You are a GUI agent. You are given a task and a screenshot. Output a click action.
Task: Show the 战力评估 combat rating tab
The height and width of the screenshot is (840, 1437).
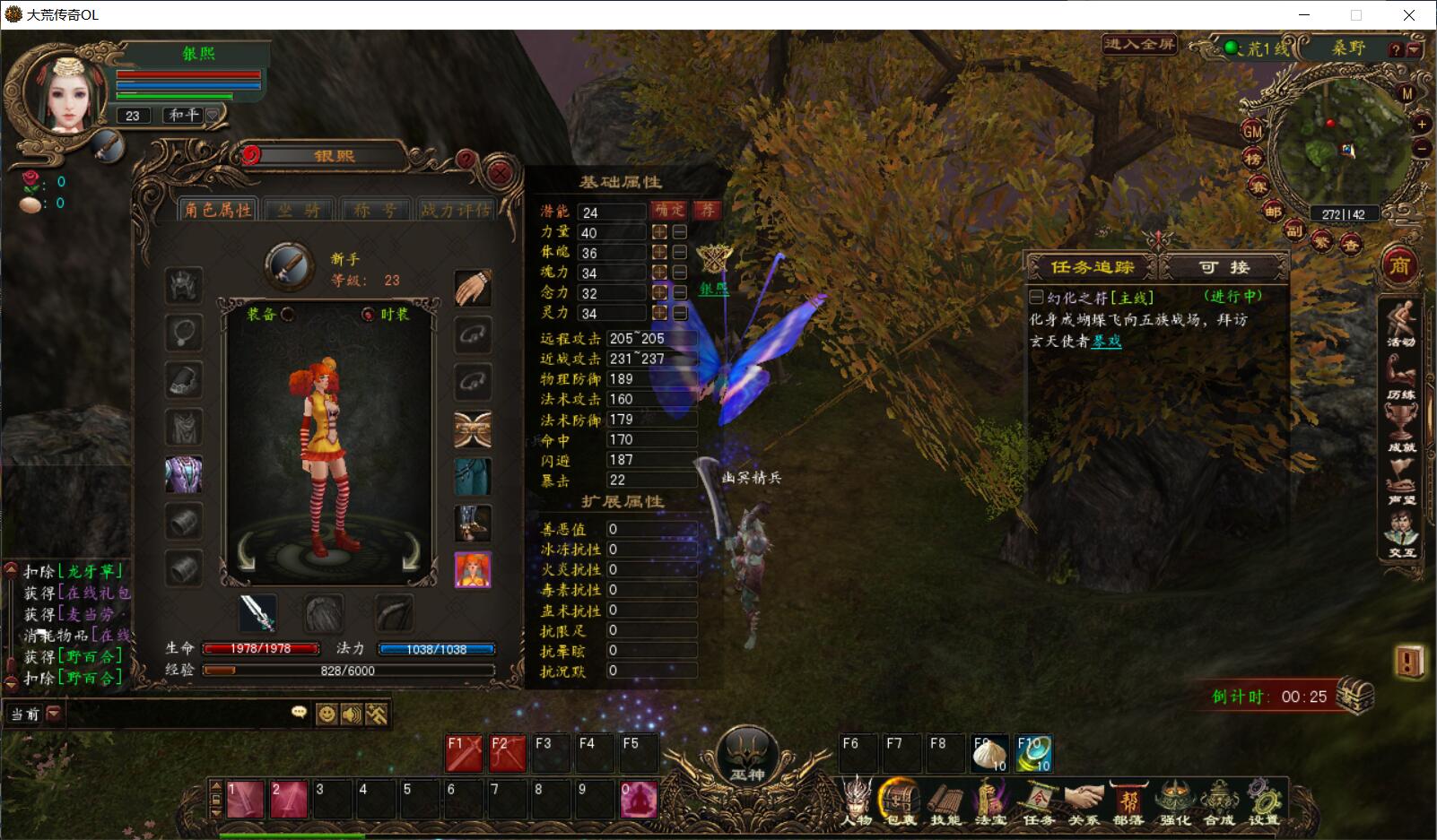pyautogui.click(x=456, y=210)
